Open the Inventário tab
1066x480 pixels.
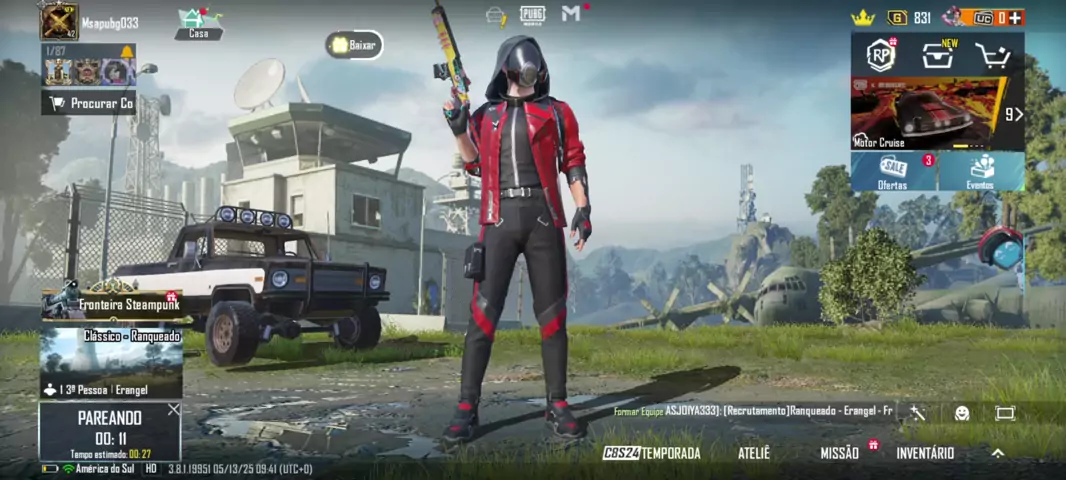(925, 453)
